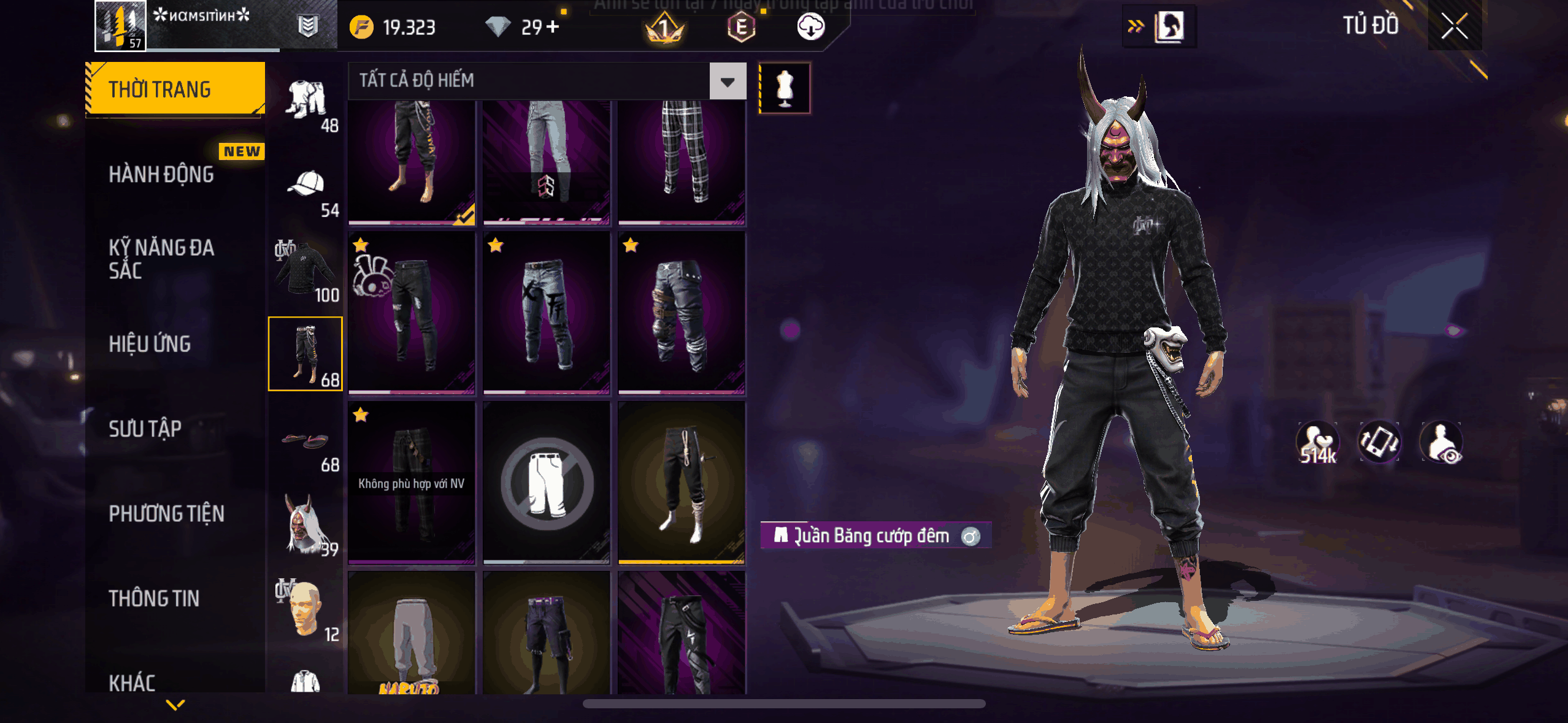Image resolution: width=1568 pixels, height=723 pixels.
Task: Toggle the character view eye icon
Action: click(x=1442, y=442)
